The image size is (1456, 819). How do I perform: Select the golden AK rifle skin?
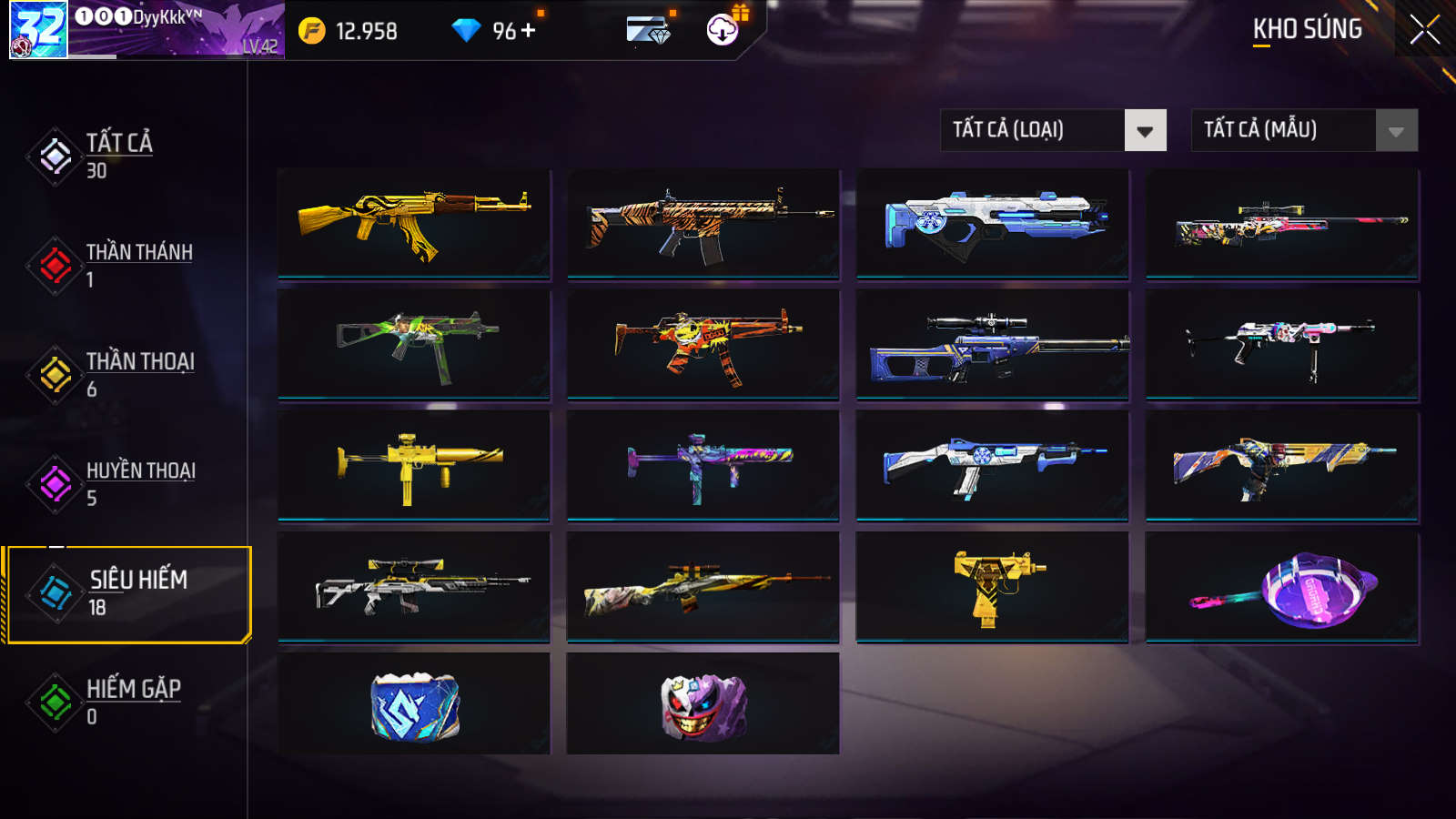pos(414,223)
